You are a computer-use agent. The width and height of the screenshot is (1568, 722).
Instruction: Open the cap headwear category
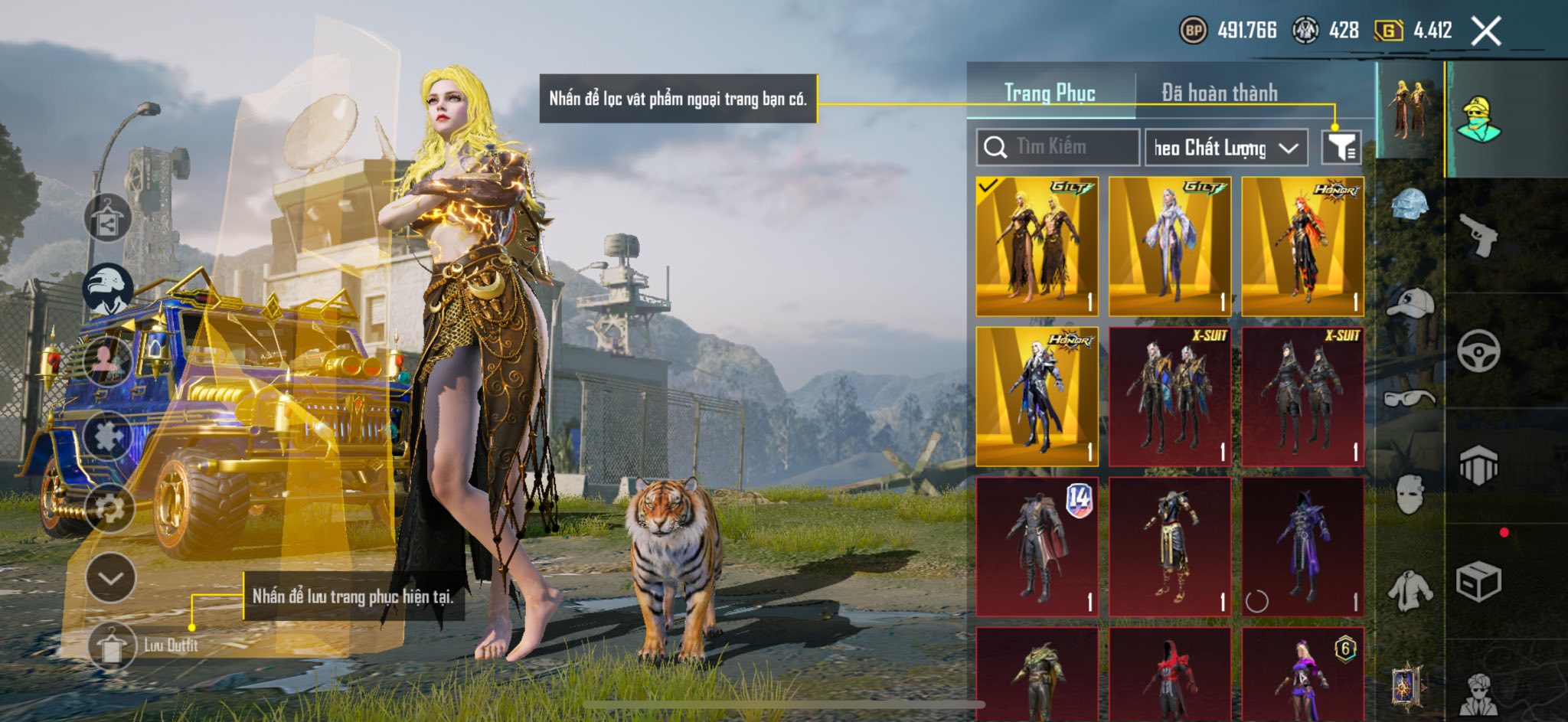coord(1410,302)
